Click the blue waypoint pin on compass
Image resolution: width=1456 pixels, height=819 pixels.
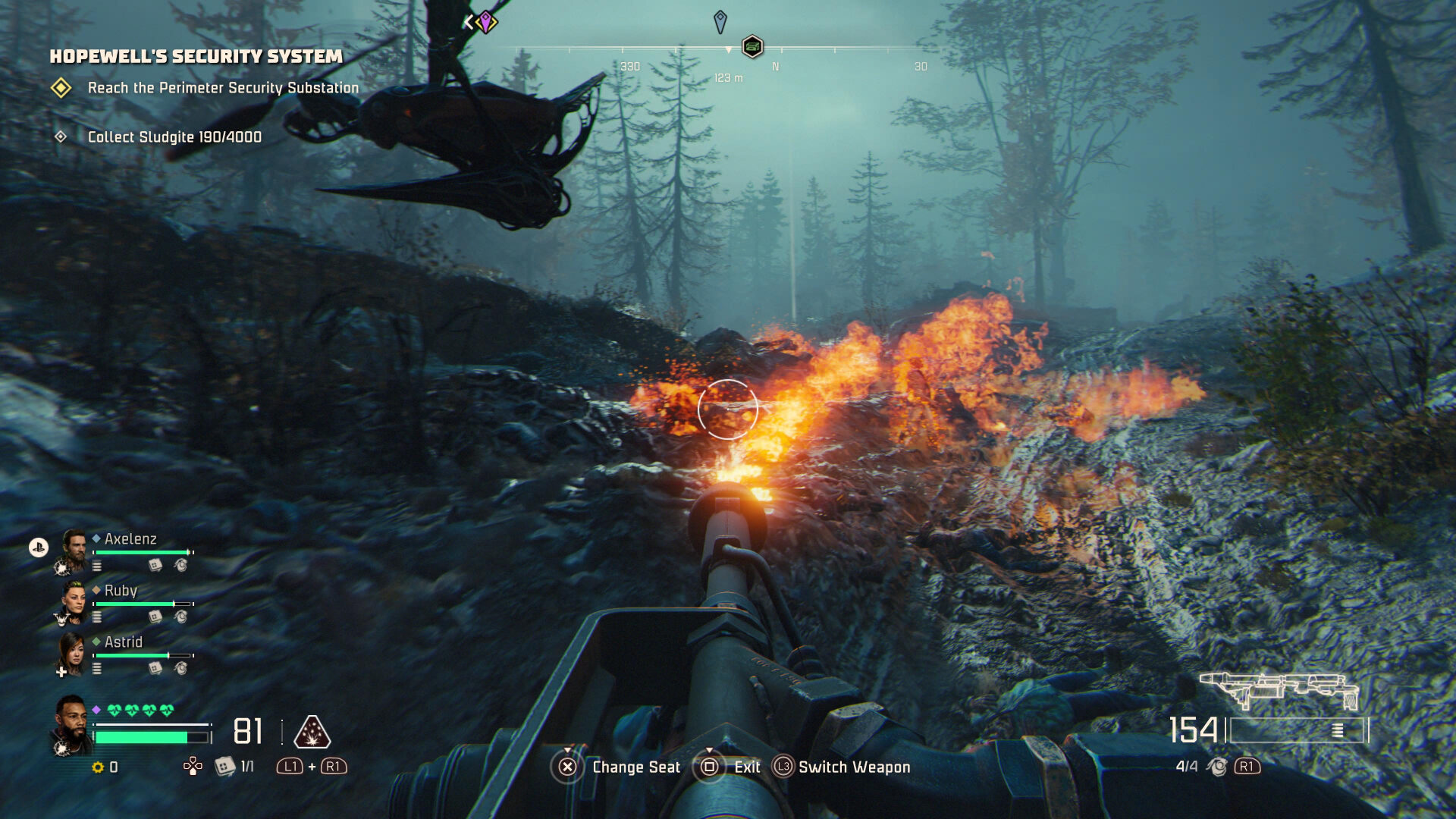pyautogui.click(x=720, y=21)
